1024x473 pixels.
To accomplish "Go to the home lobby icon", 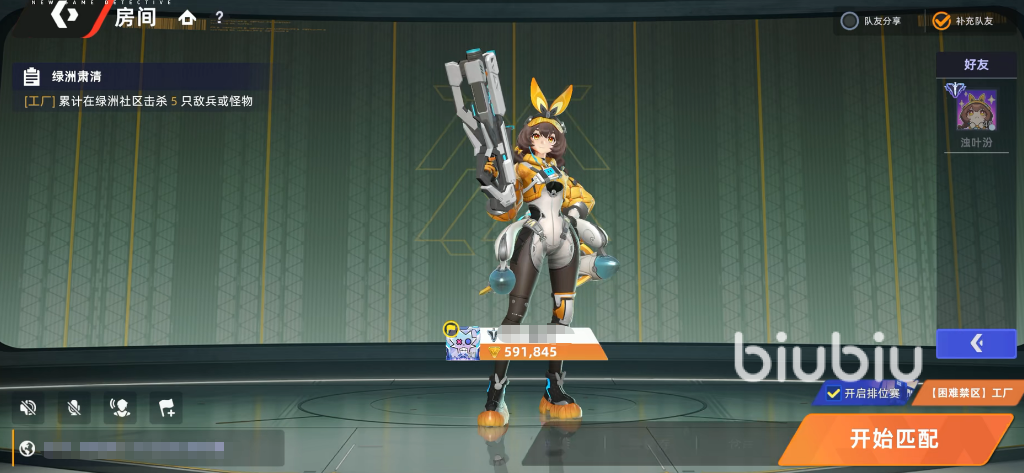I will [x=187, y=18].
